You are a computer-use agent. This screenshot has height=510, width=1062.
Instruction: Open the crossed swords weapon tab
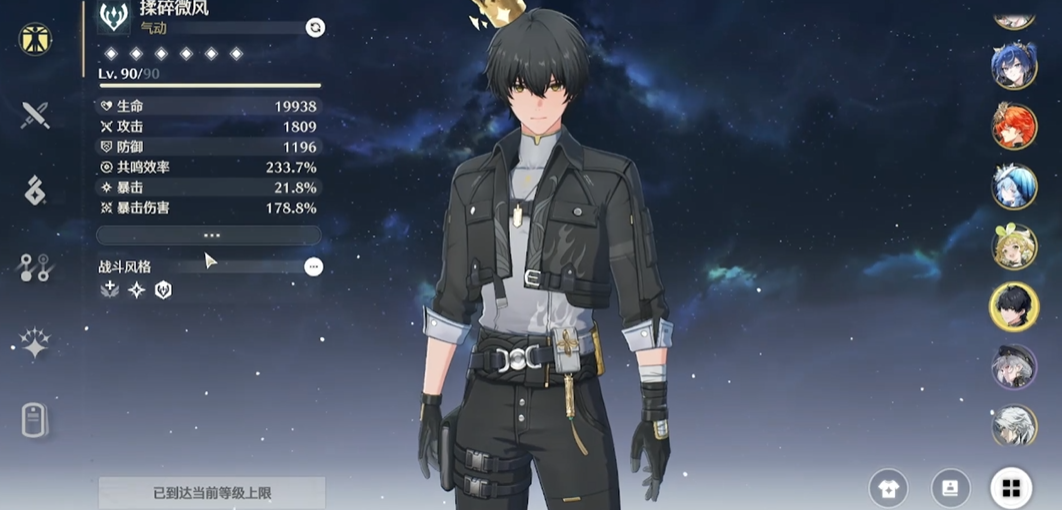[36, 115]
